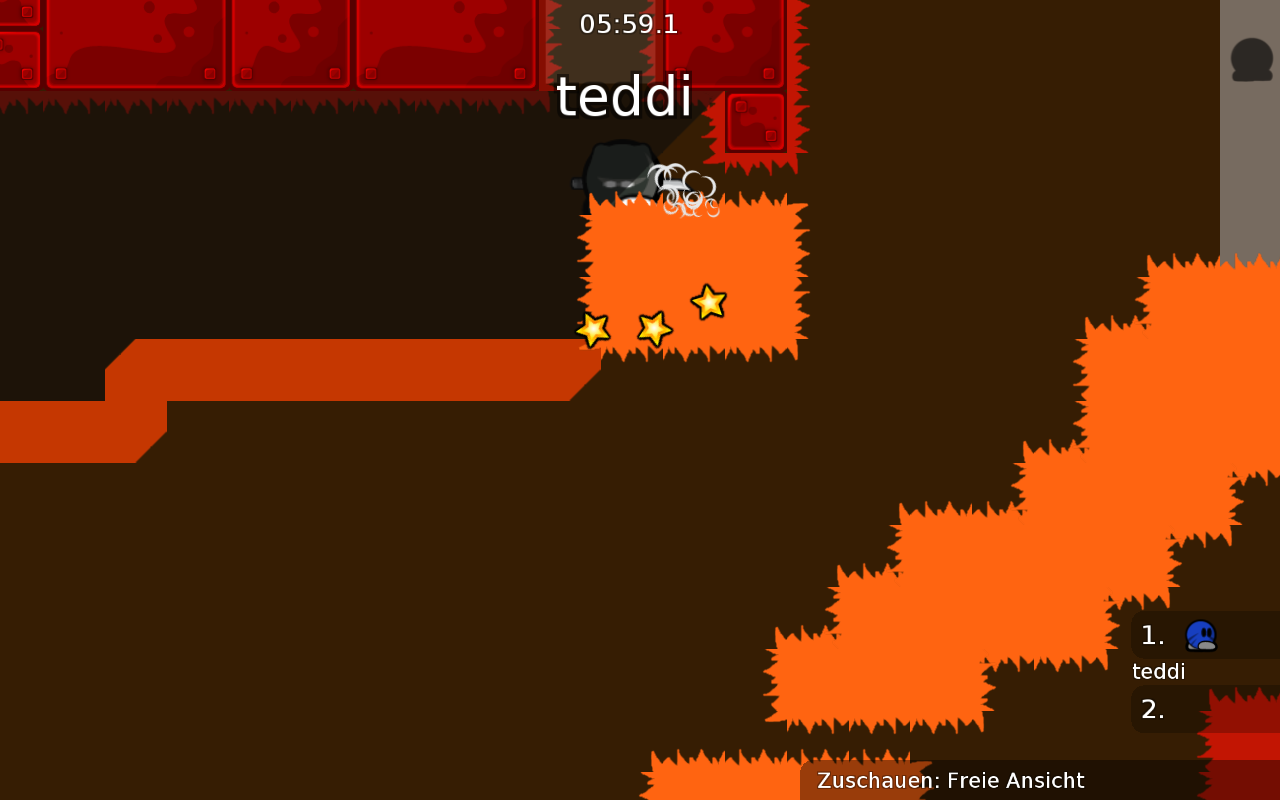Toggle spectator free view via the Zuschauen bar

948,781
